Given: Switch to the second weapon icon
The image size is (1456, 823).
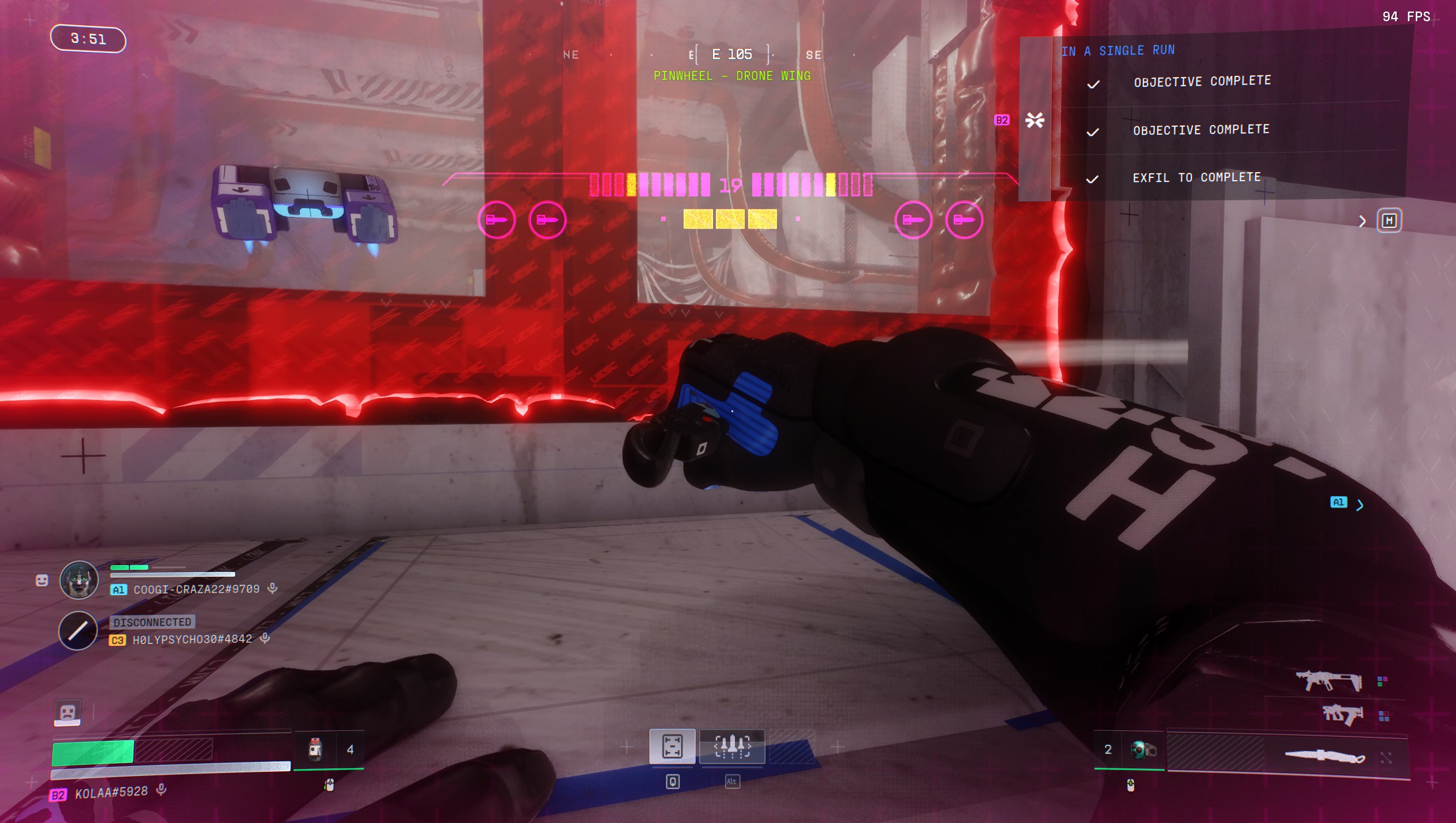Looking at the screenshot, I should click(1343, 715).
